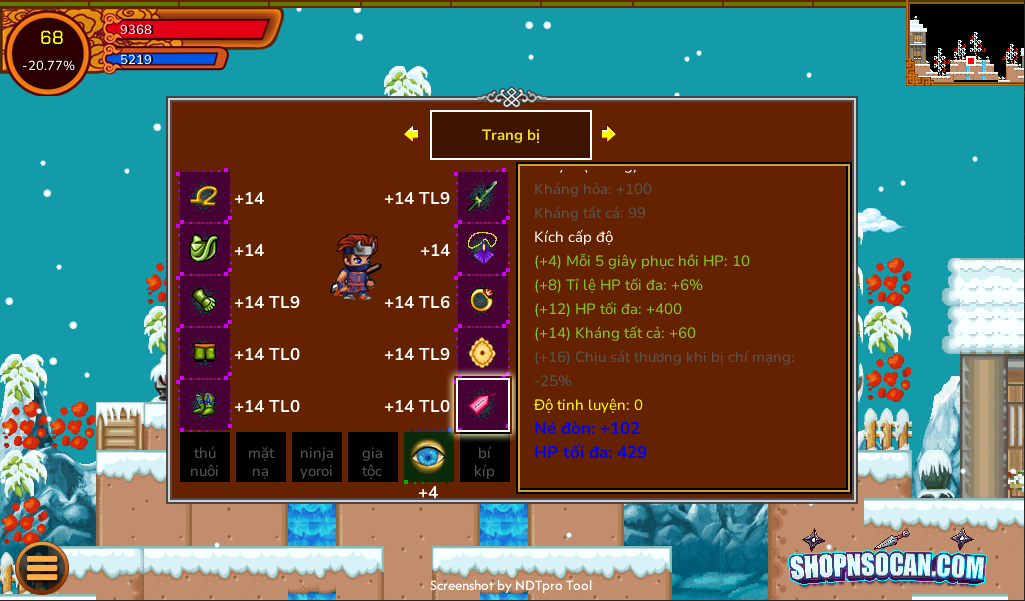Choose the purple necklace slot
The image size is (1025, 601).
point(483,250)
